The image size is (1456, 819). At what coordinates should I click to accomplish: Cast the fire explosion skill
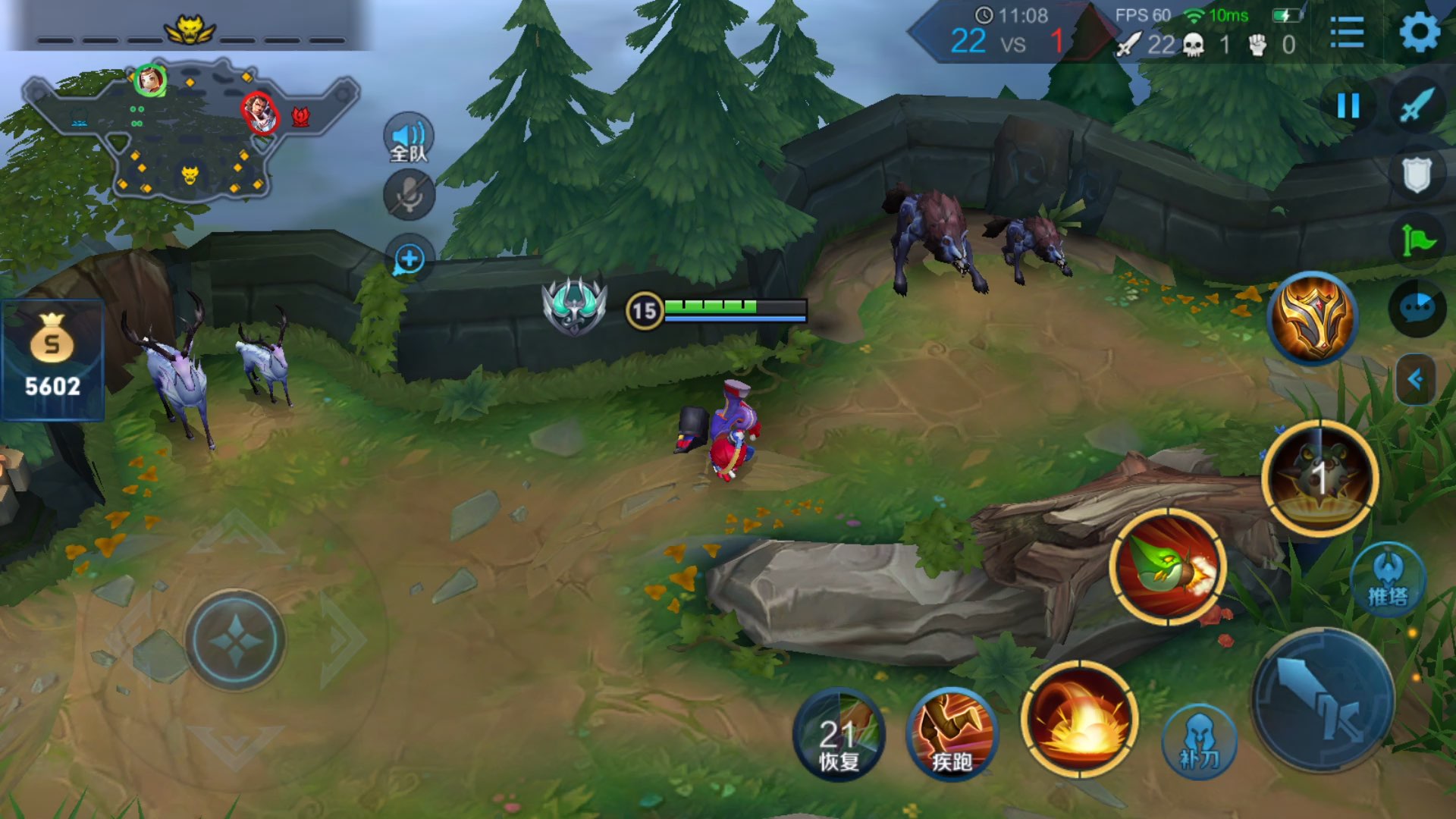[1080, 719]
